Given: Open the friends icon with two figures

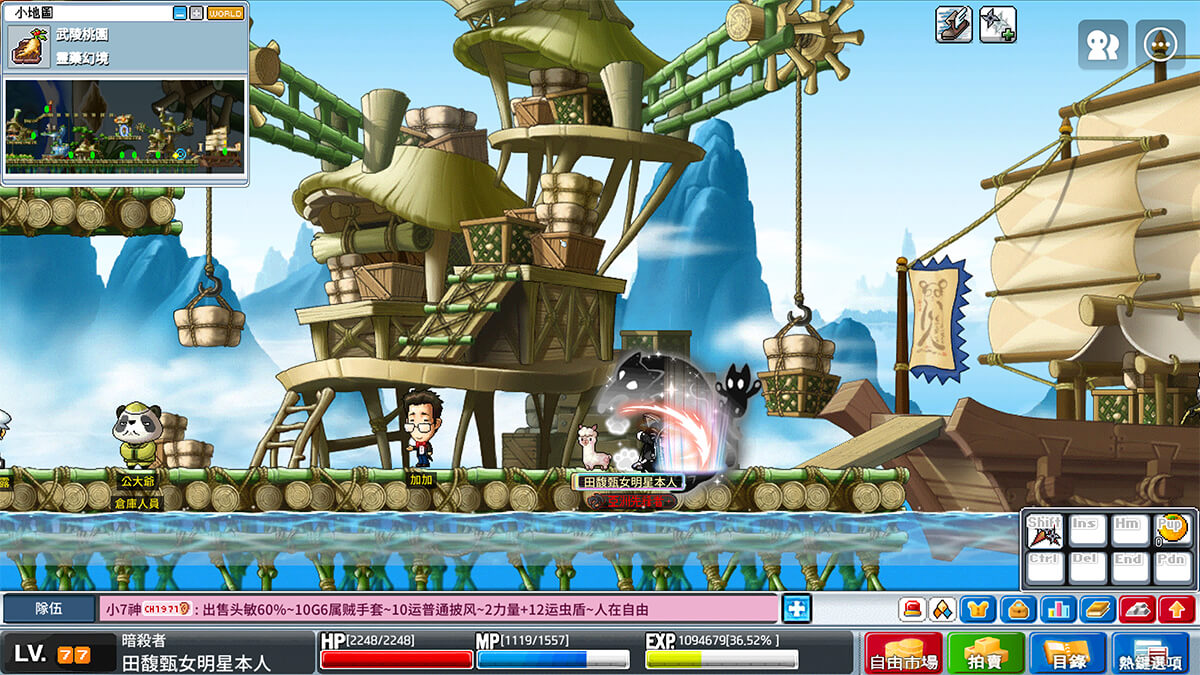Looking at the screenshot, I should [x=1102, y=45].
